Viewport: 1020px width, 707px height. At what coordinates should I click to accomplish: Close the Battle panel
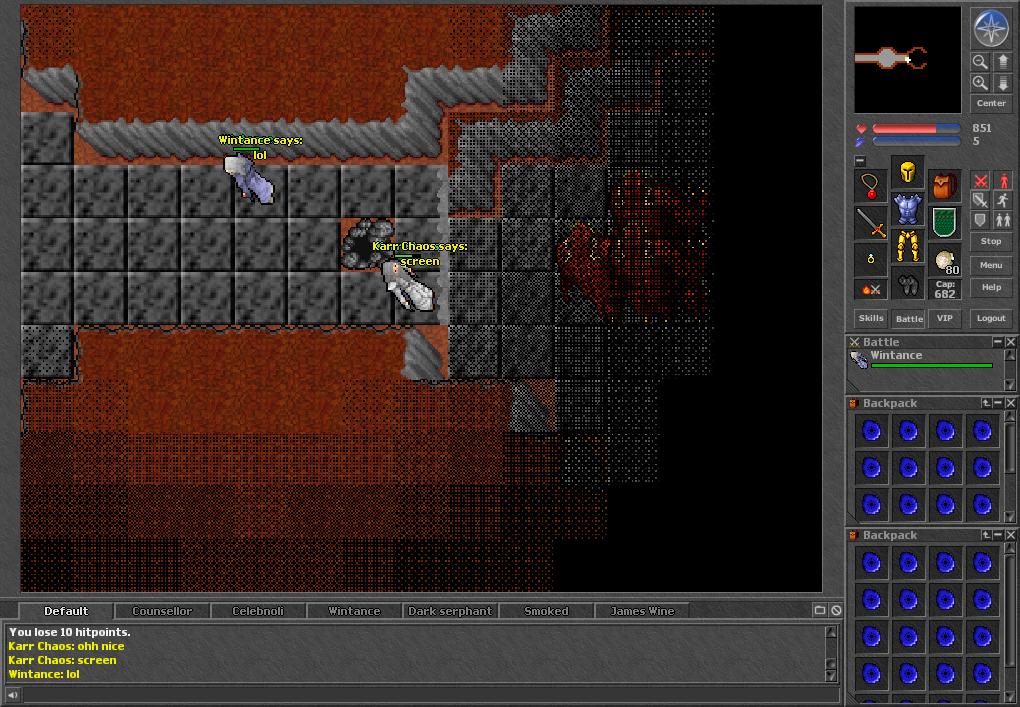tap(1011, 342)
